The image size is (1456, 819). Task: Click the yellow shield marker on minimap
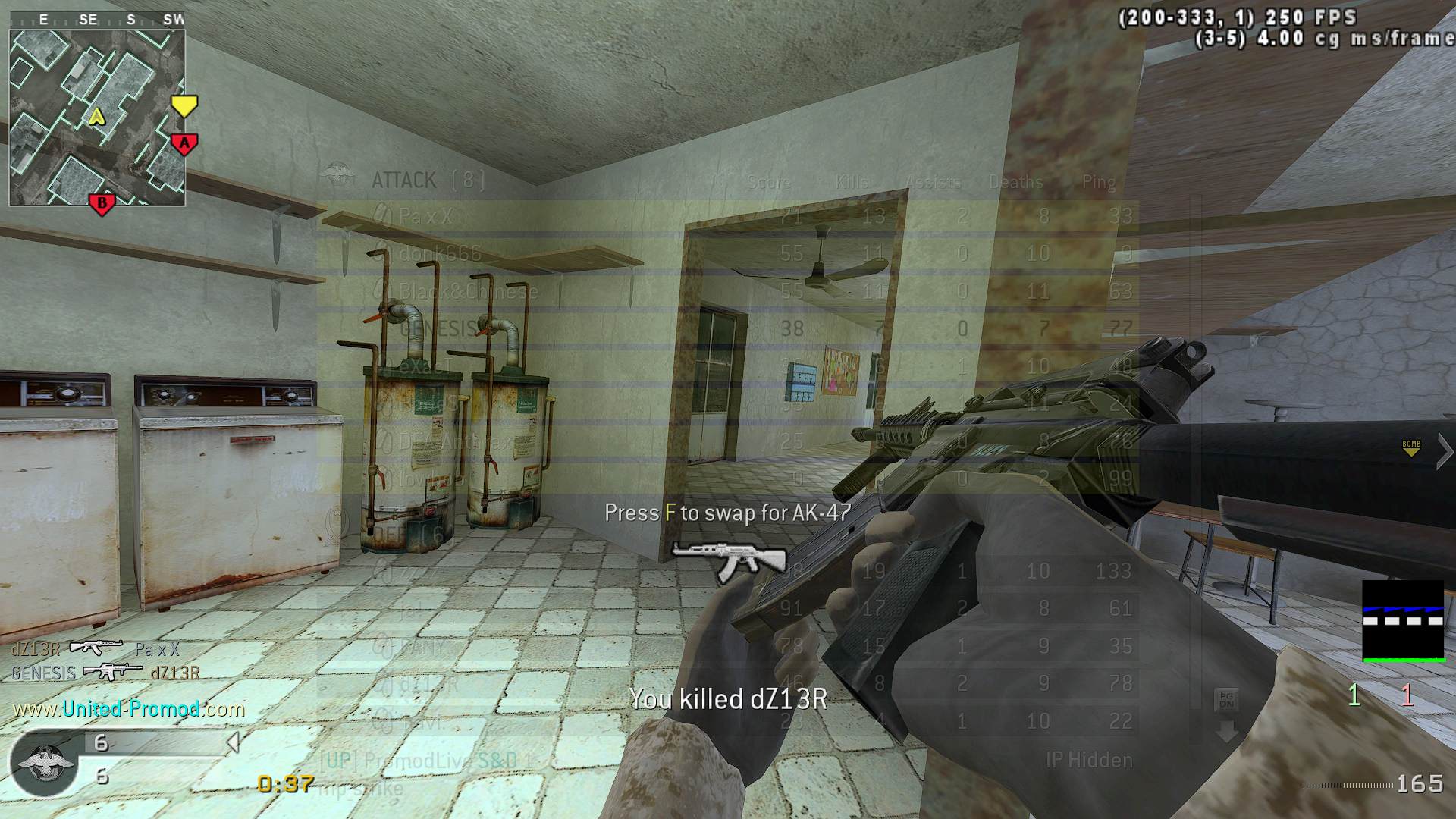[184, 105]
